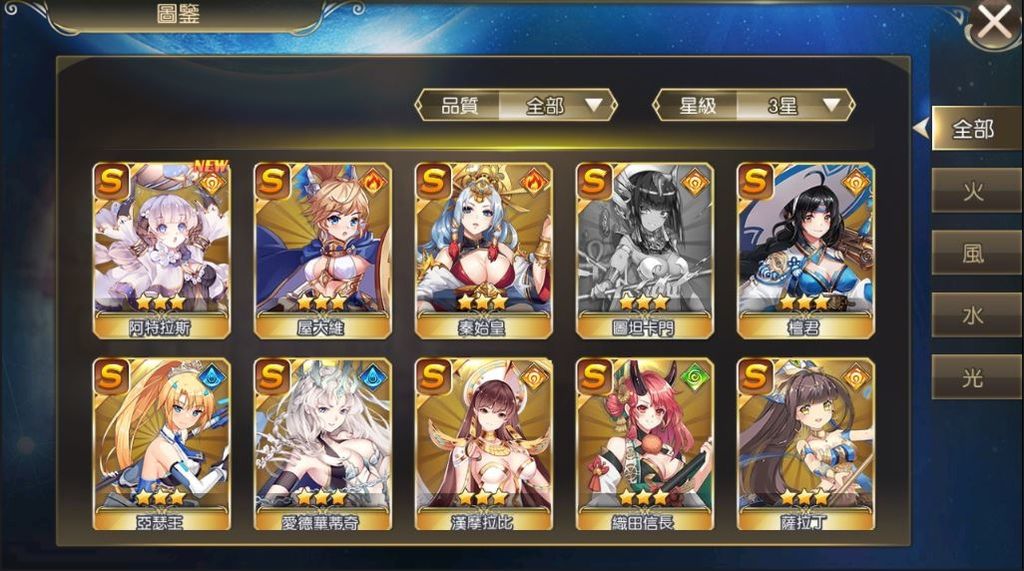Open the 品質 quality filter dropdown
This screenshot has width=1024, height=571.
(517, 105)
